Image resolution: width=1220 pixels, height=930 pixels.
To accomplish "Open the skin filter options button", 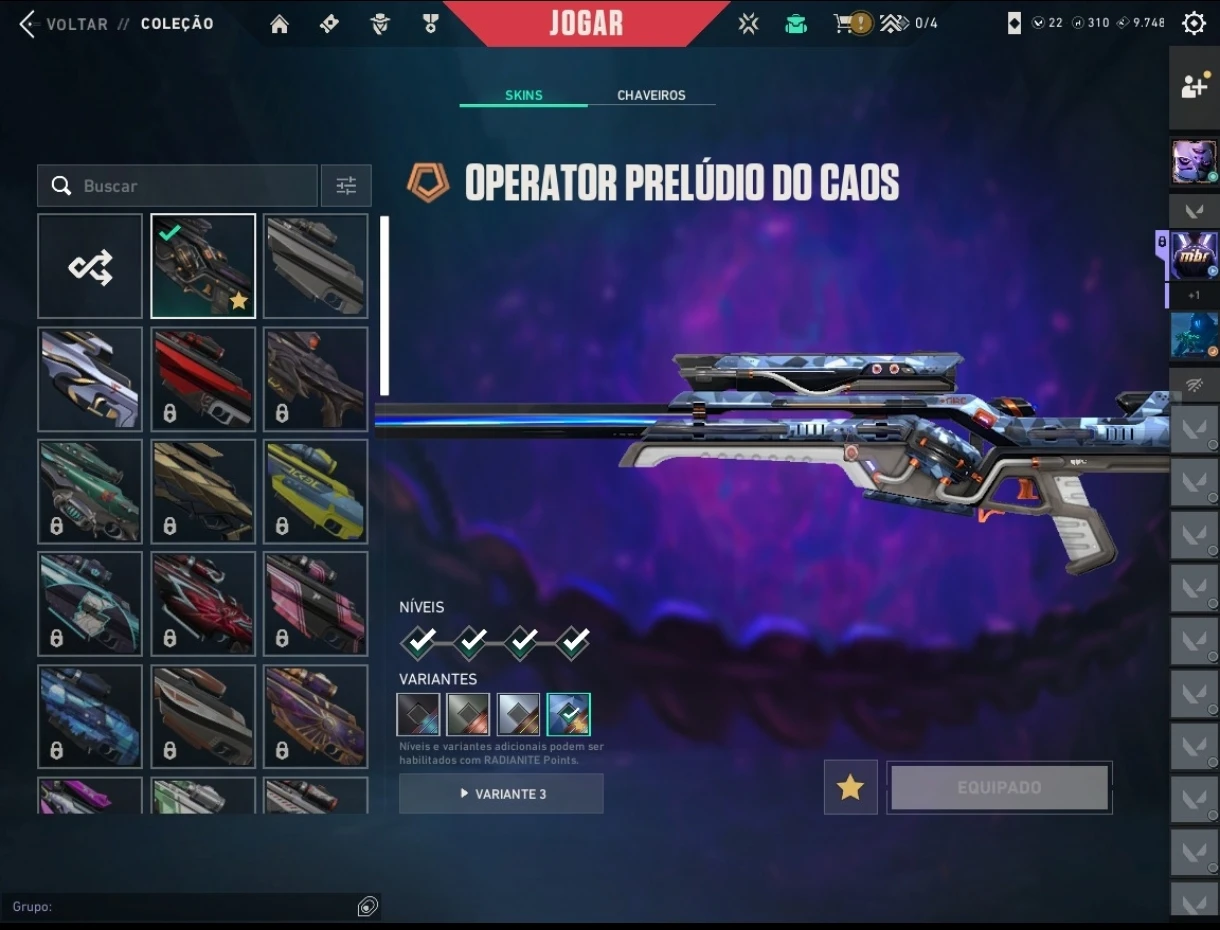I will click(346, 186).
